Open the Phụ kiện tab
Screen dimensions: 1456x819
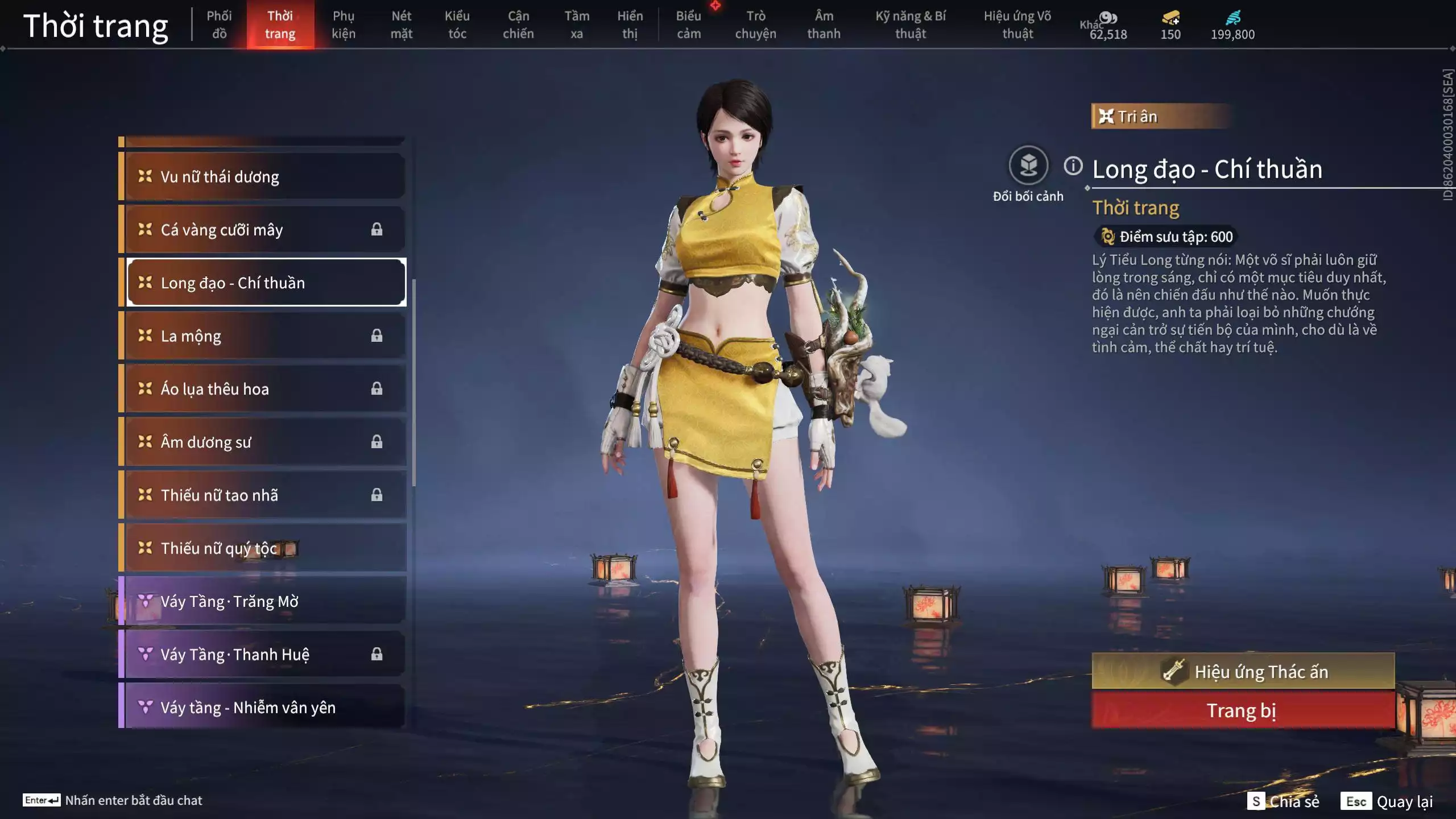344,24
